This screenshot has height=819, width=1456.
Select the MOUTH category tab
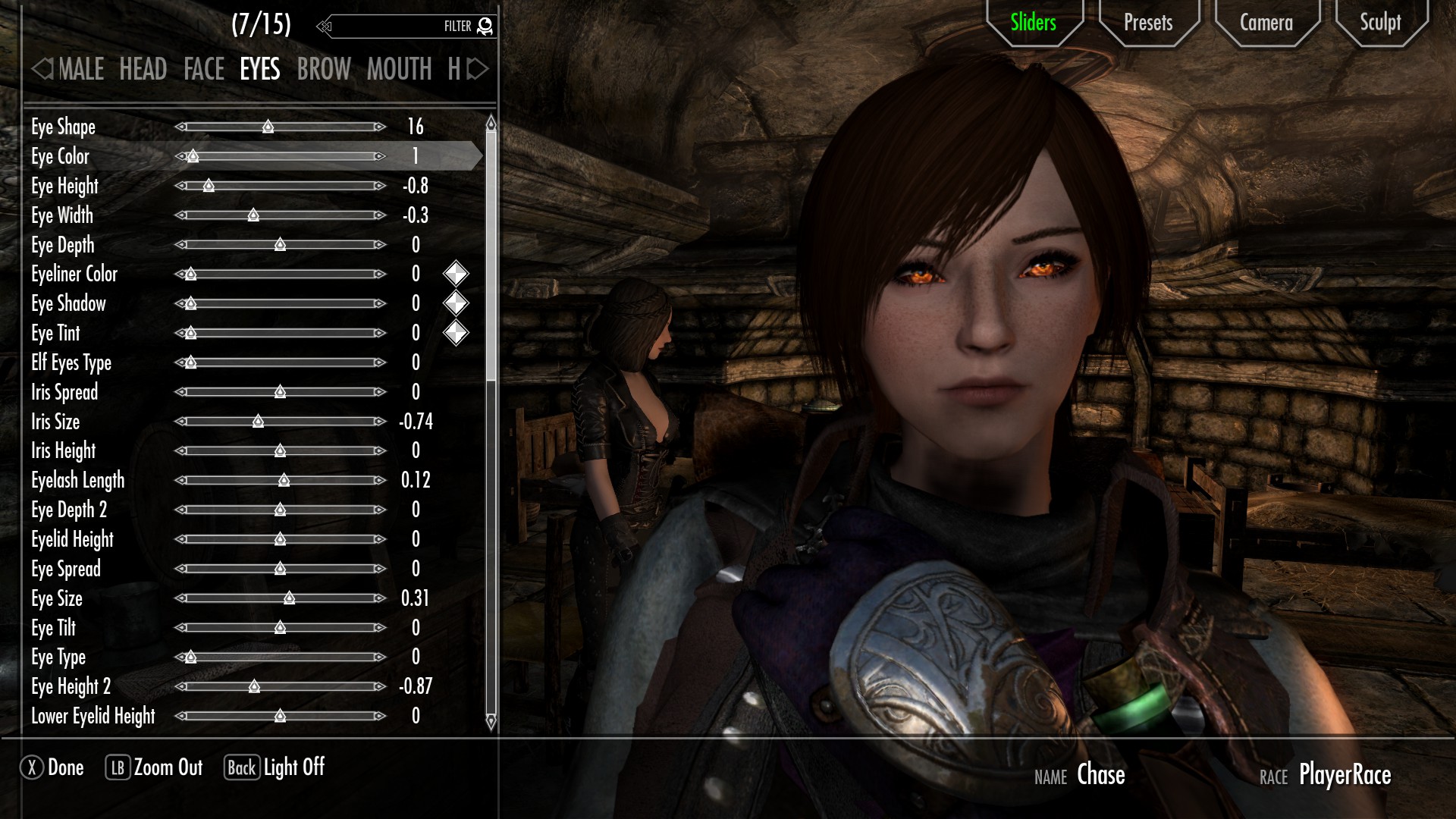(x=400, y=70)
